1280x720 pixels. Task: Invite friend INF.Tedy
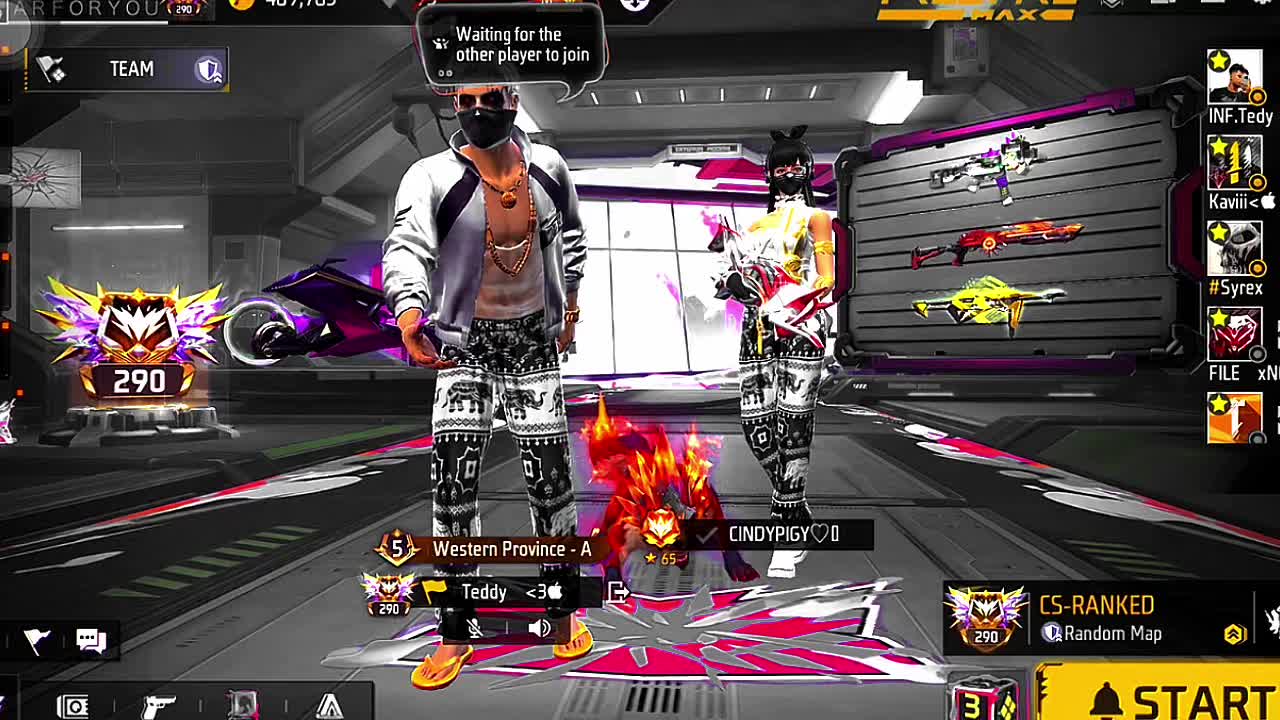(x=1235, y=78)
